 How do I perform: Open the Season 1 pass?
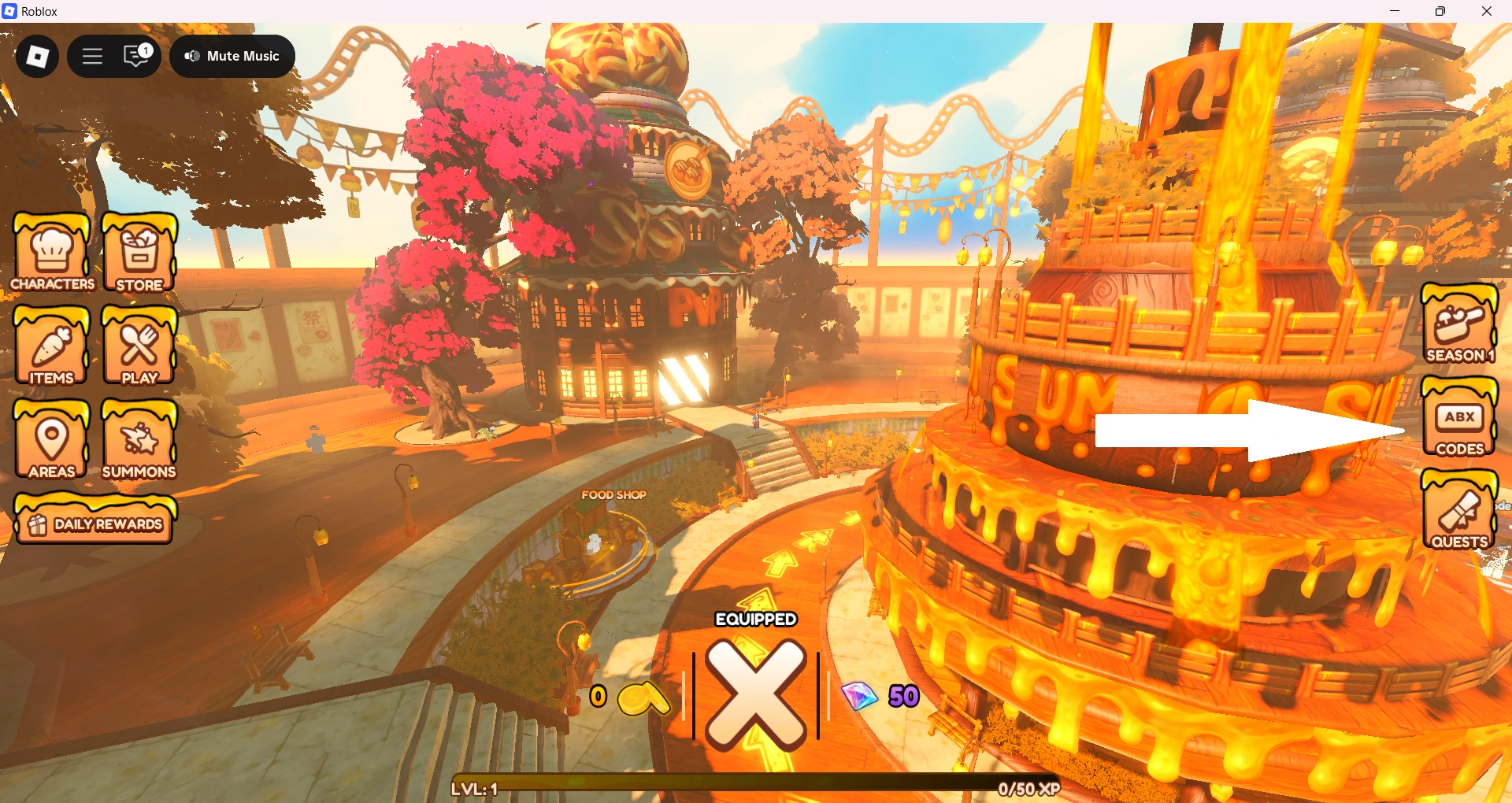1459,324
